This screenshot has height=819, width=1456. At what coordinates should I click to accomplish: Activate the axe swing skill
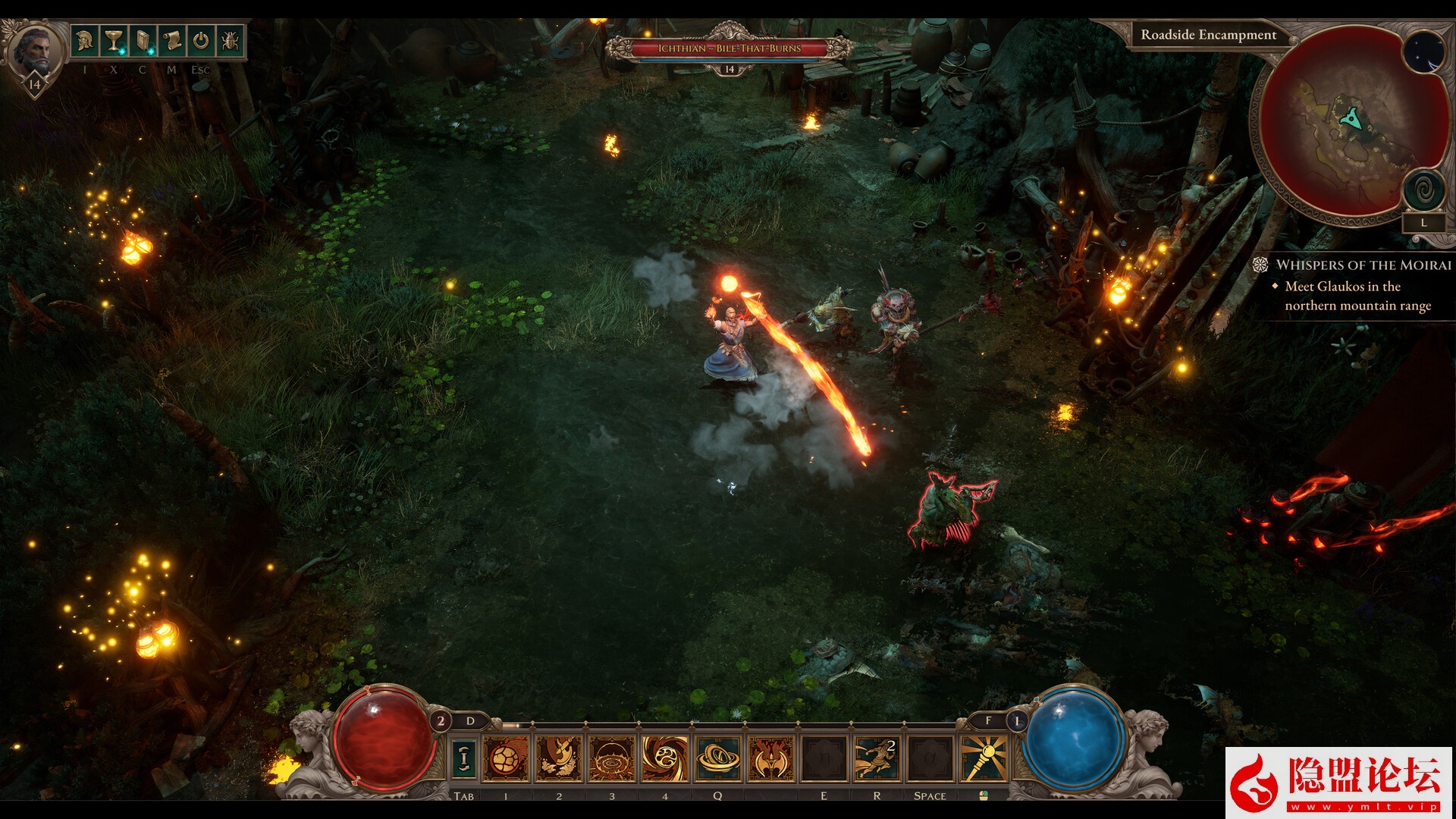click(559, 758)
